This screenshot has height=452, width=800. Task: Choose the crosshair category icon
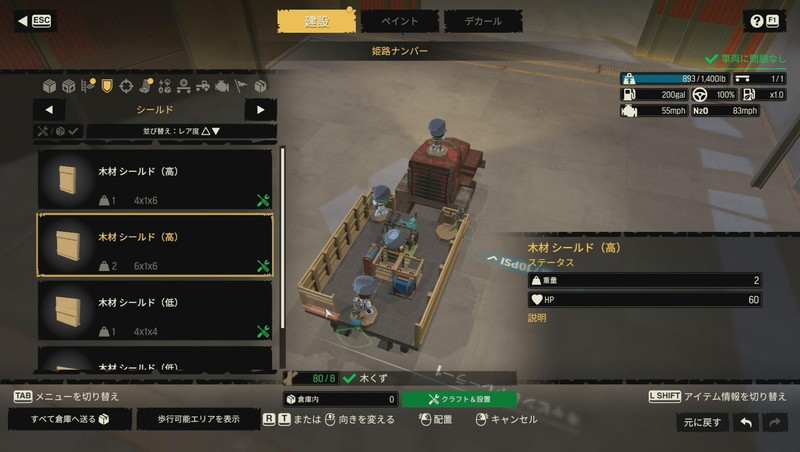pyautogui.click(x=126, y=86)
